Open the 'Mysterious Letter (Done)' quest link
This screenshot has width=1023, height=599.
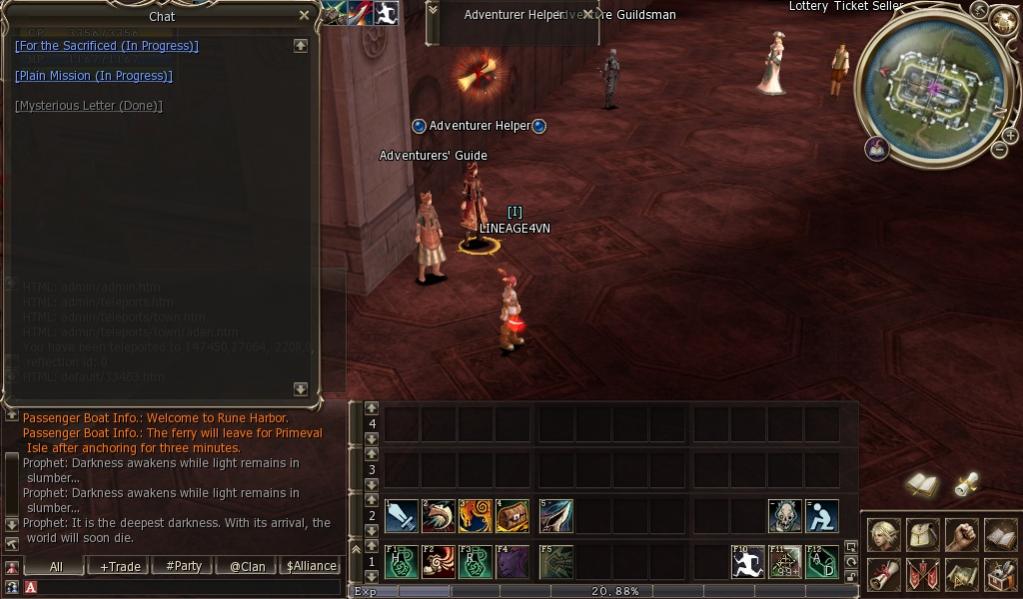(x=88, y=106)
